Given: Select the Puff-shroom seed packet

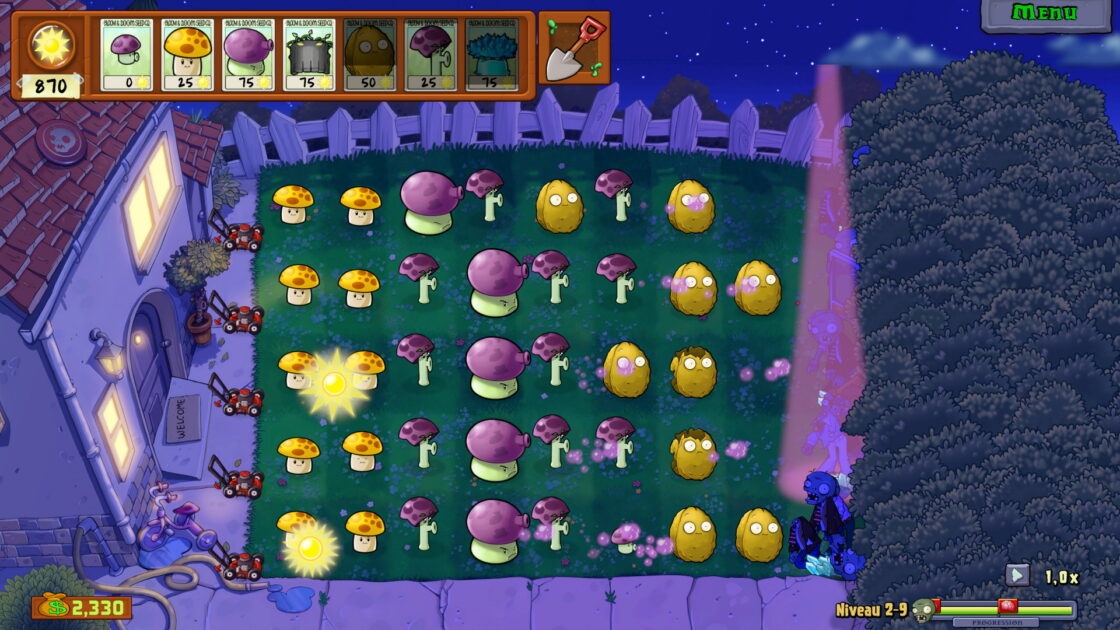Looking at the screenshot, I should pyautogui.click(x=126, y=54).
